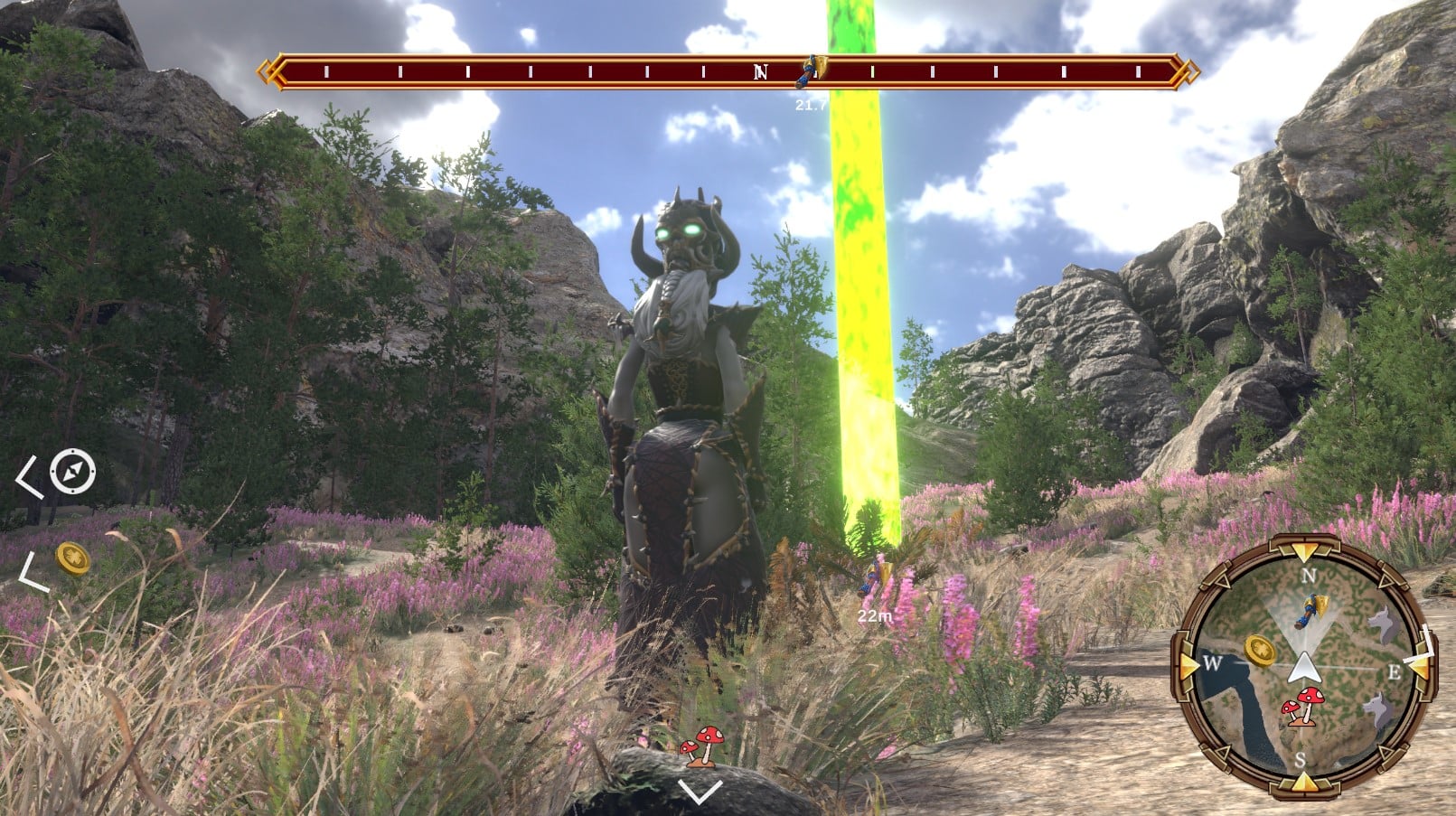Toggle the white player arrow at minimap center
The height and width of the screenshot is (816, 1456).
pos(1304,669)
